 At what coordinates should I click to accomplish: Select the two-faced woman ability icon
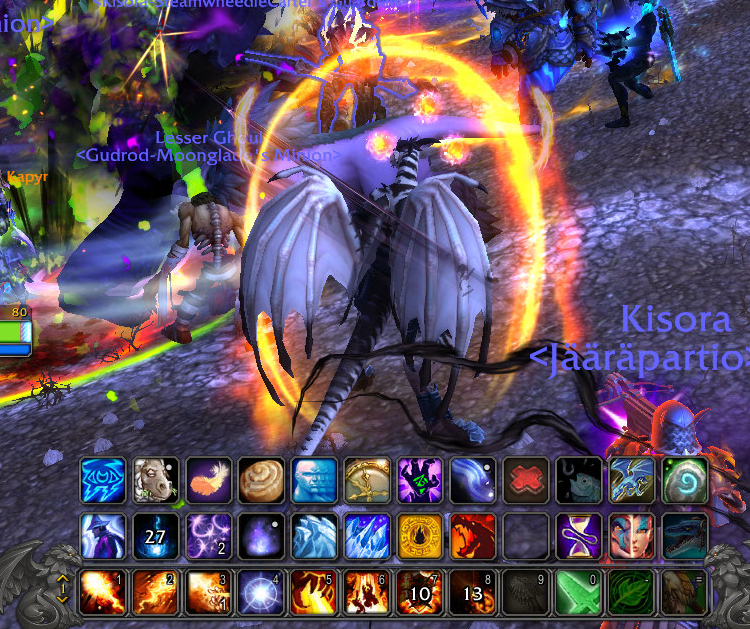[632, 535]
